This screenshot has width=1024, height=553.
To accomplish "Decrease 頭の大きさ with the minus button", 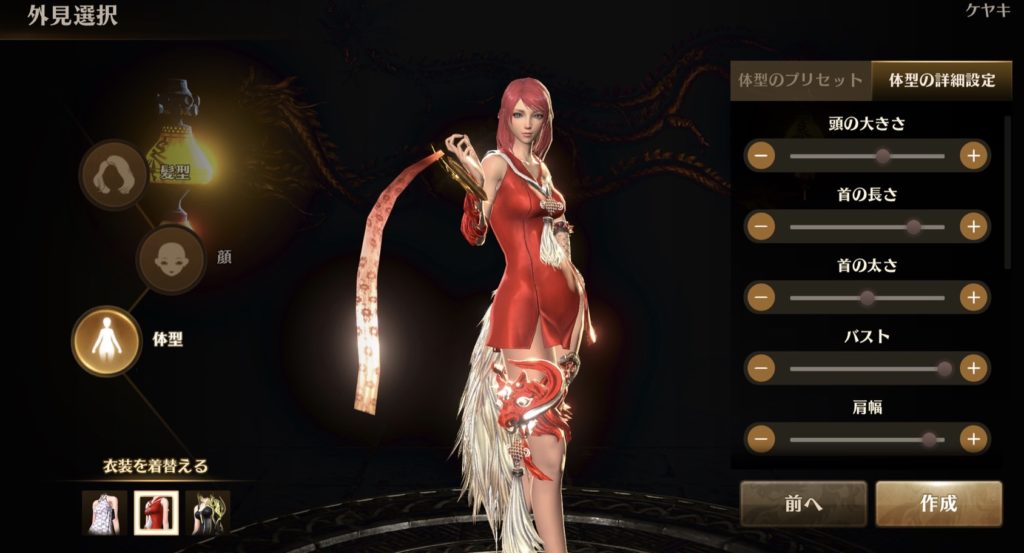I will click(761, 156).
